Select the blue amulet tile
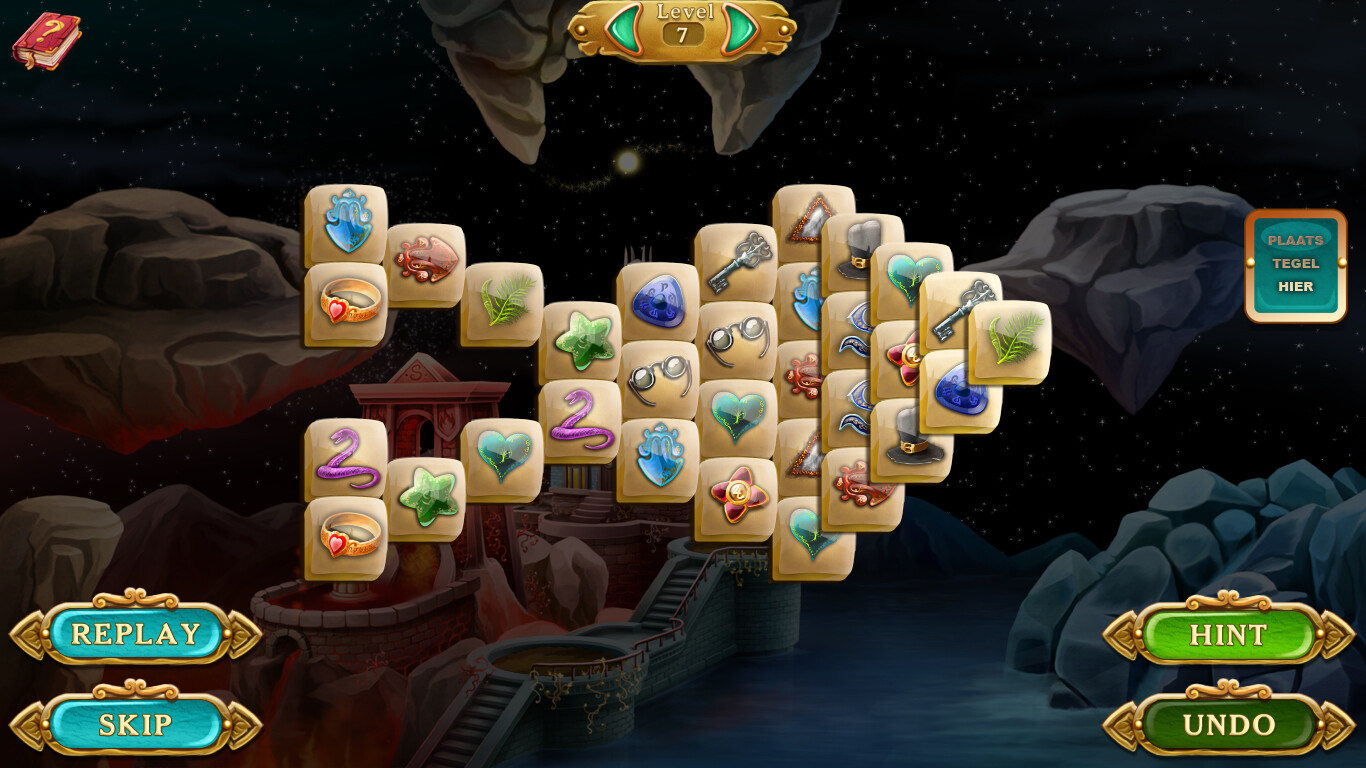This screenshot has height=768, width=1366. [656, 298]
